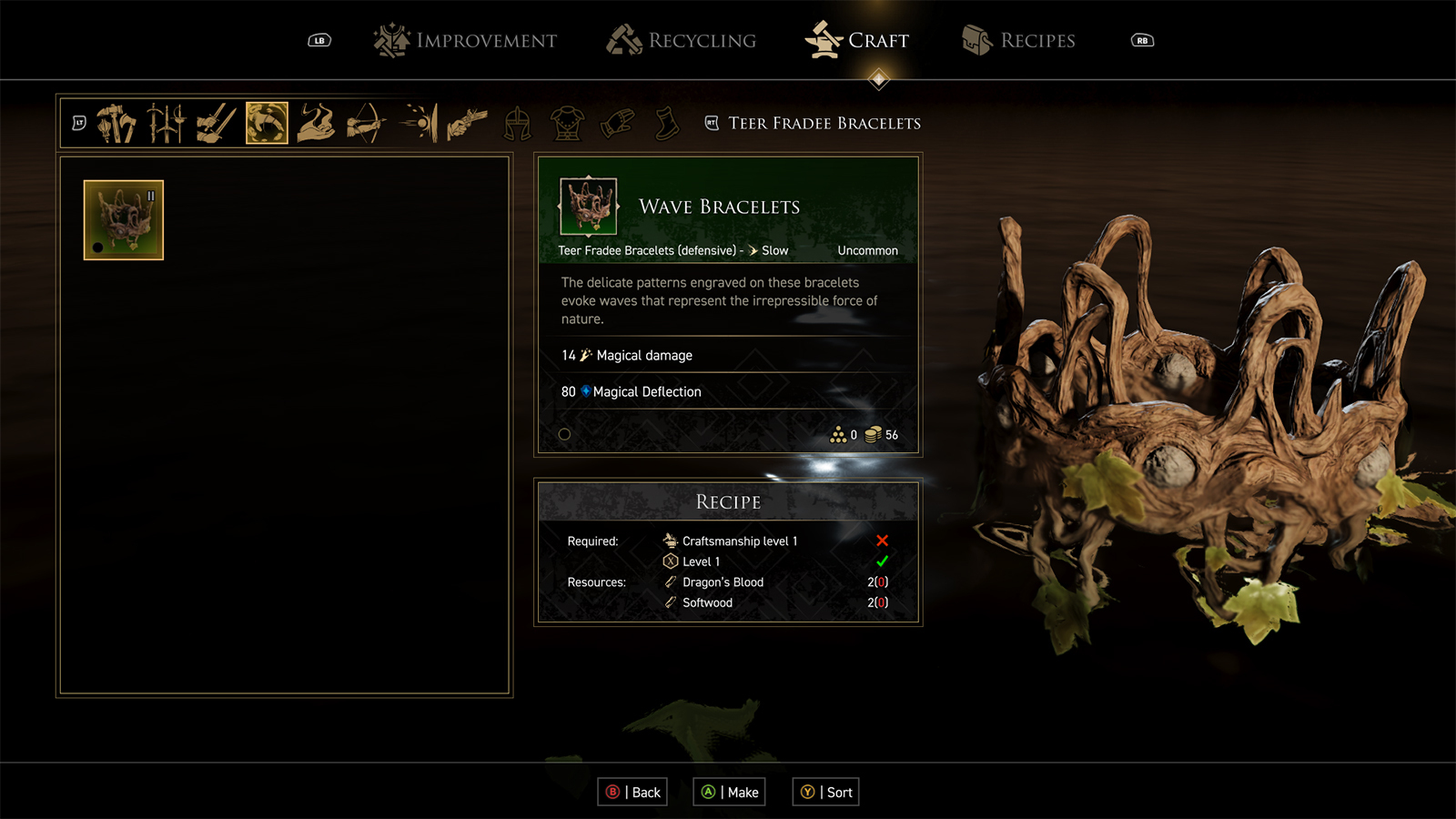Select the Craft tab
1456x819 pixels.
[857, 41]
